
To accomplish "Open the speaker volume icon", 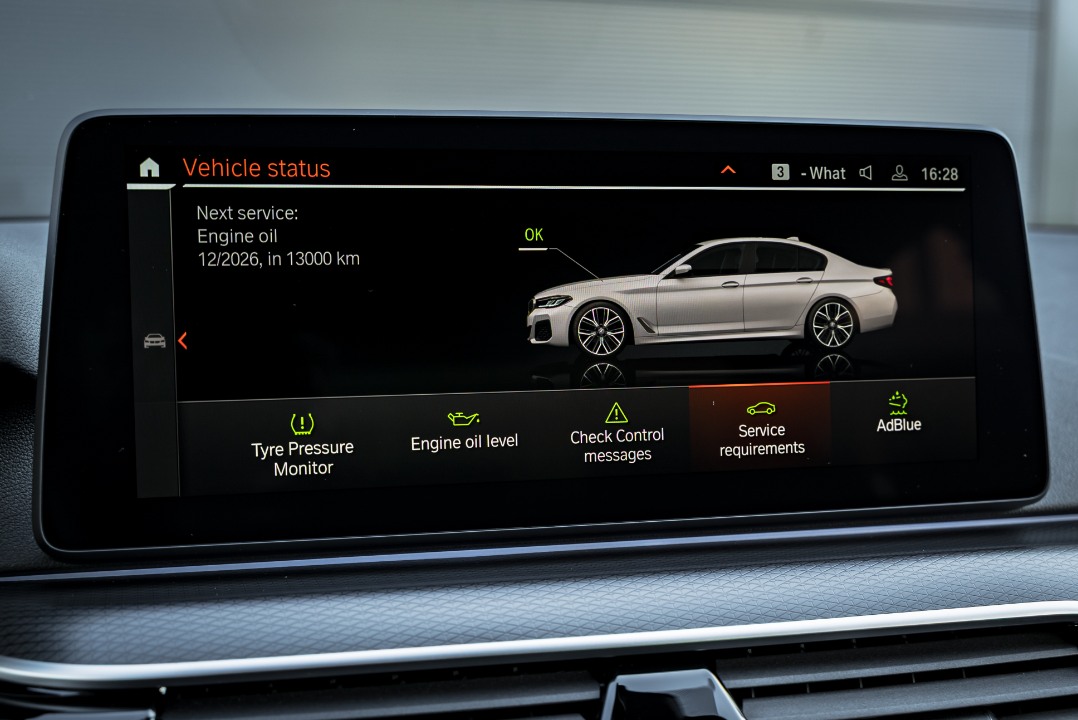I will click(x=866, y=173).
